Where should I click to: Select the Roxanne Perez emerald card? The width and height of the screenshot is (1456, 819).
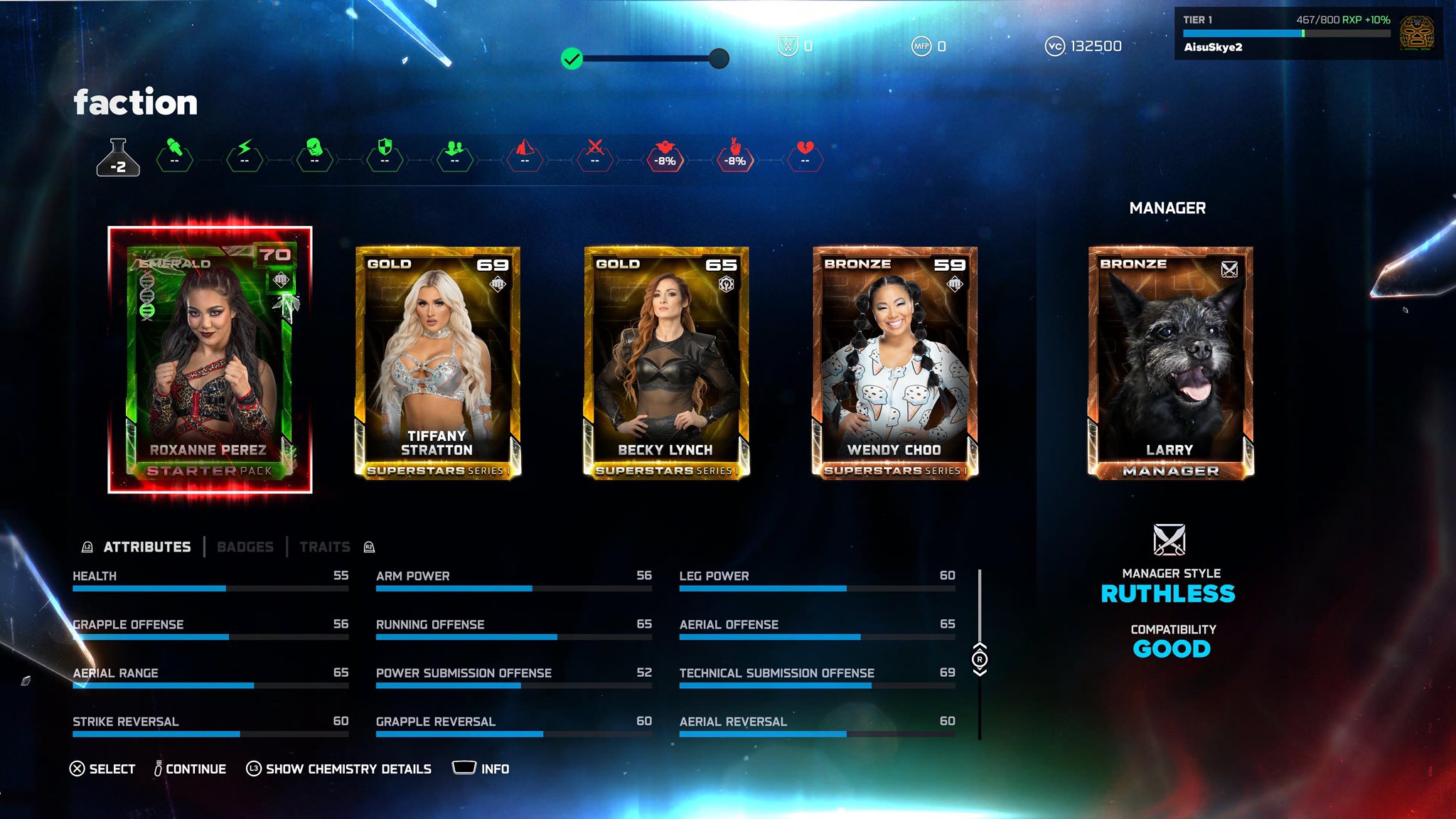click(x=210, y=360)
